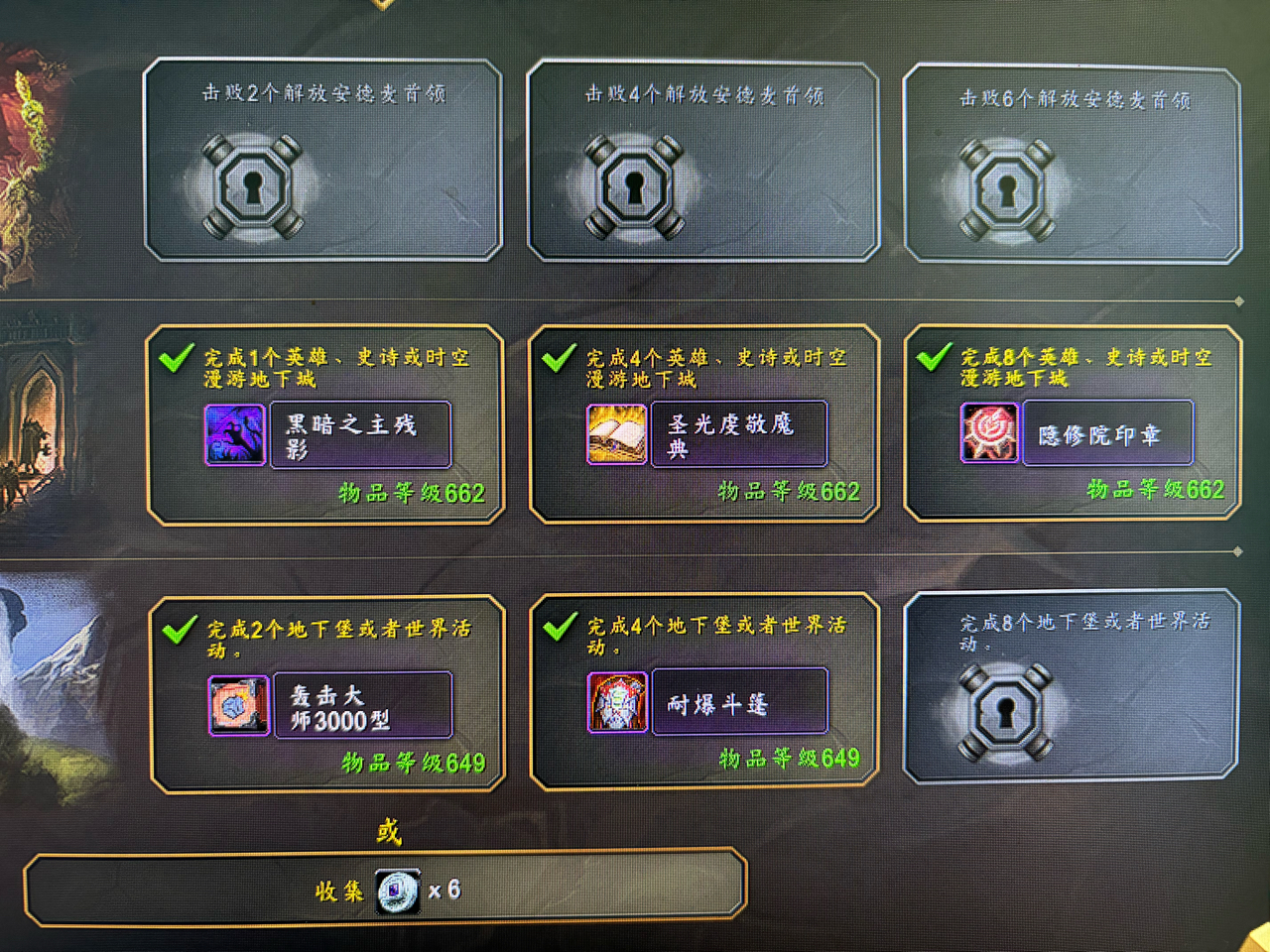This screenshot has height=952, width=1270.
Task: Click the 收集 ×6 collection bar
Action: [385, 891]
